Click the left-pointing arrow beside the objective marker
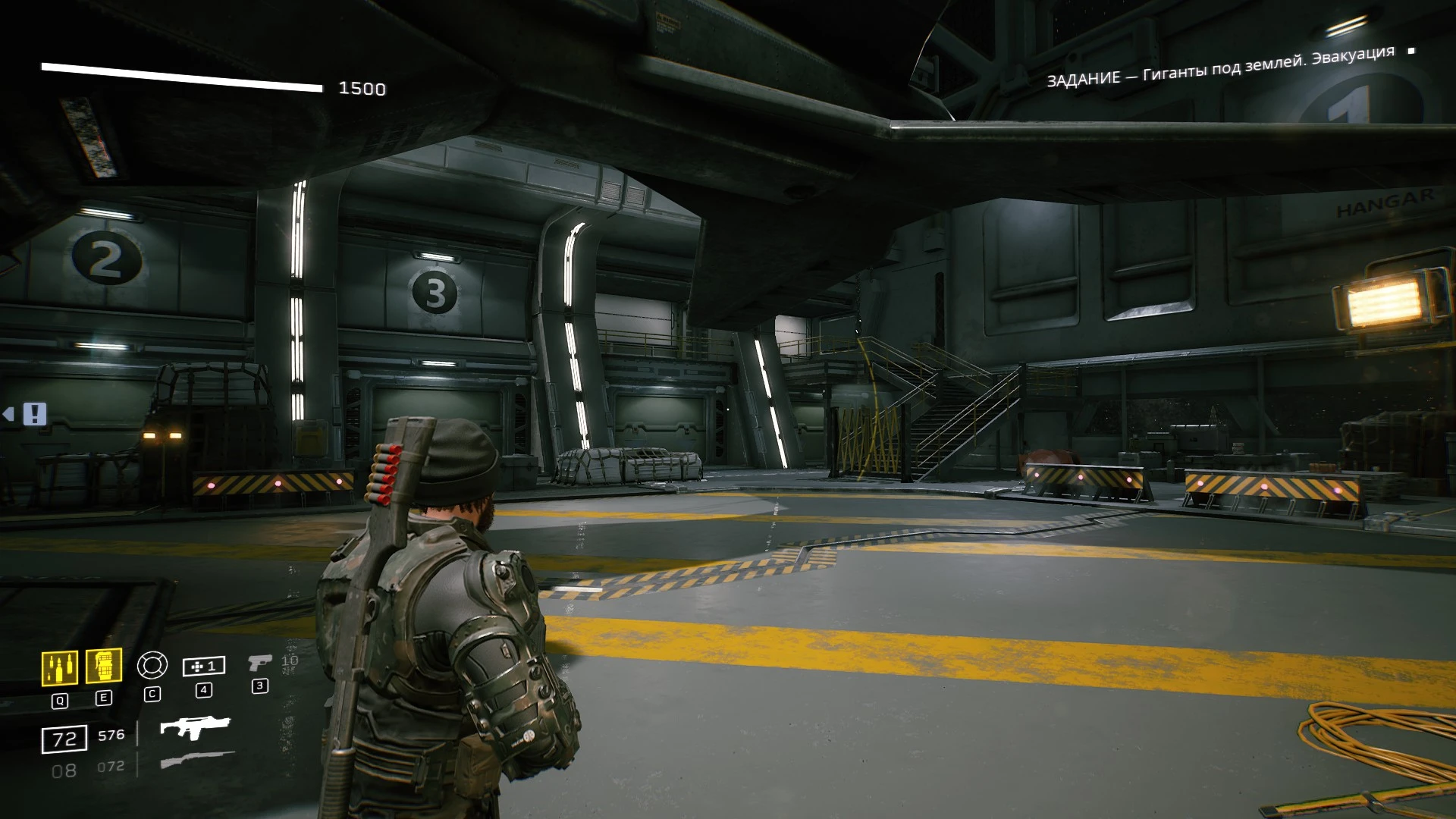1456x819 pixels. tap(10, 415)
